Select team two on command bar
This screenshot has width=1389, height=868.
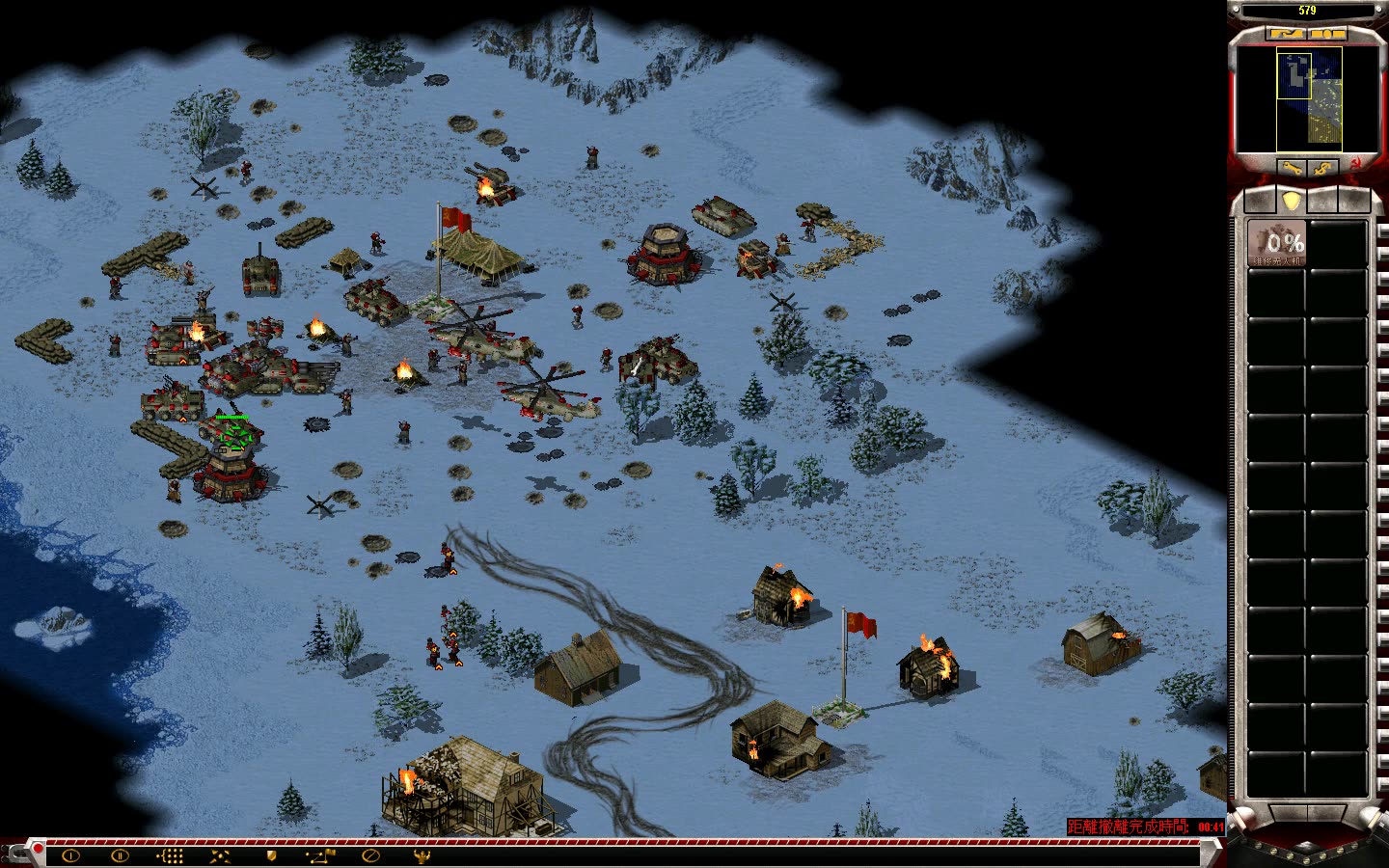point(120,855)
